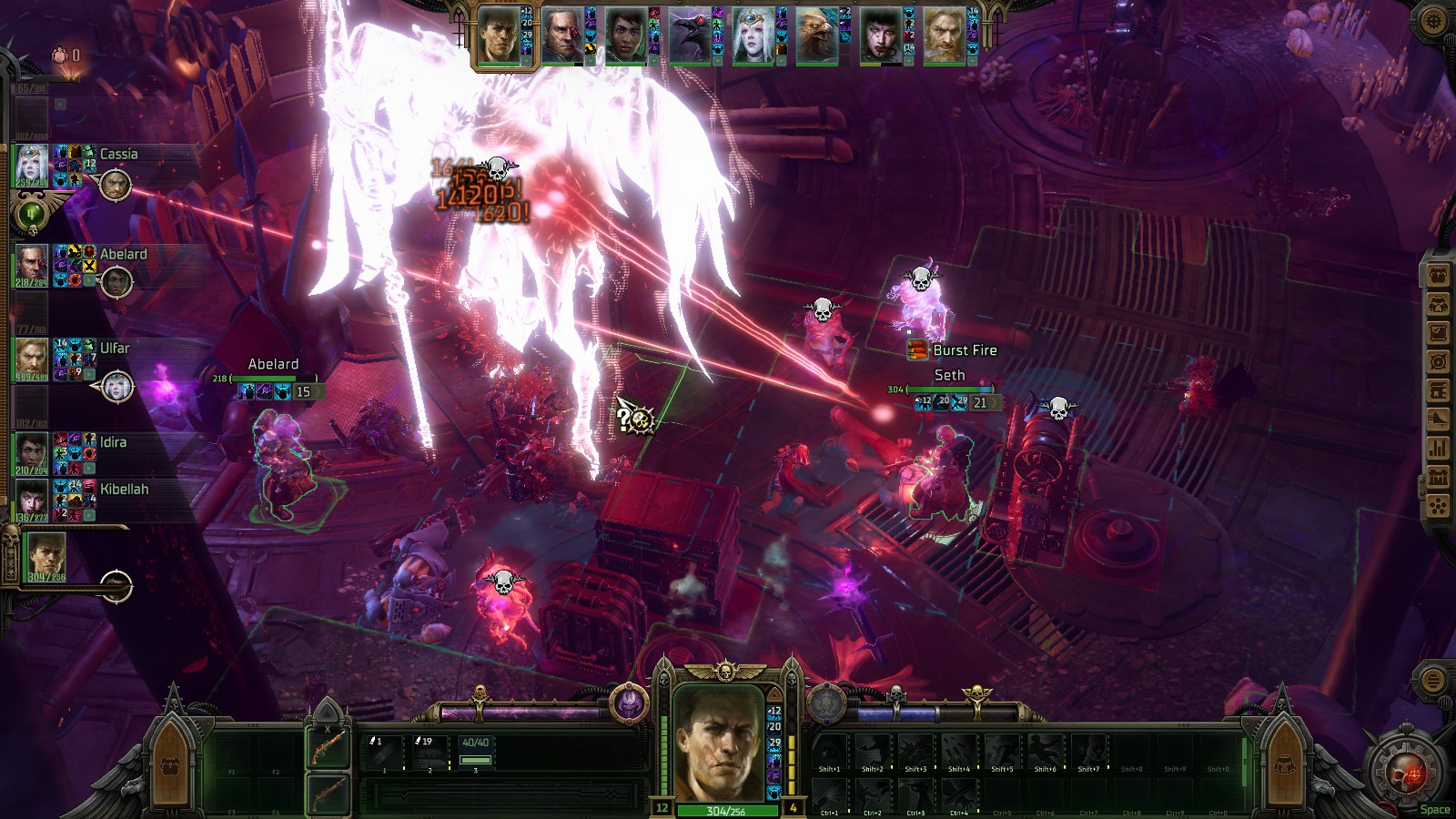Click the first portrait in the initiative tracker

[499, 36]
